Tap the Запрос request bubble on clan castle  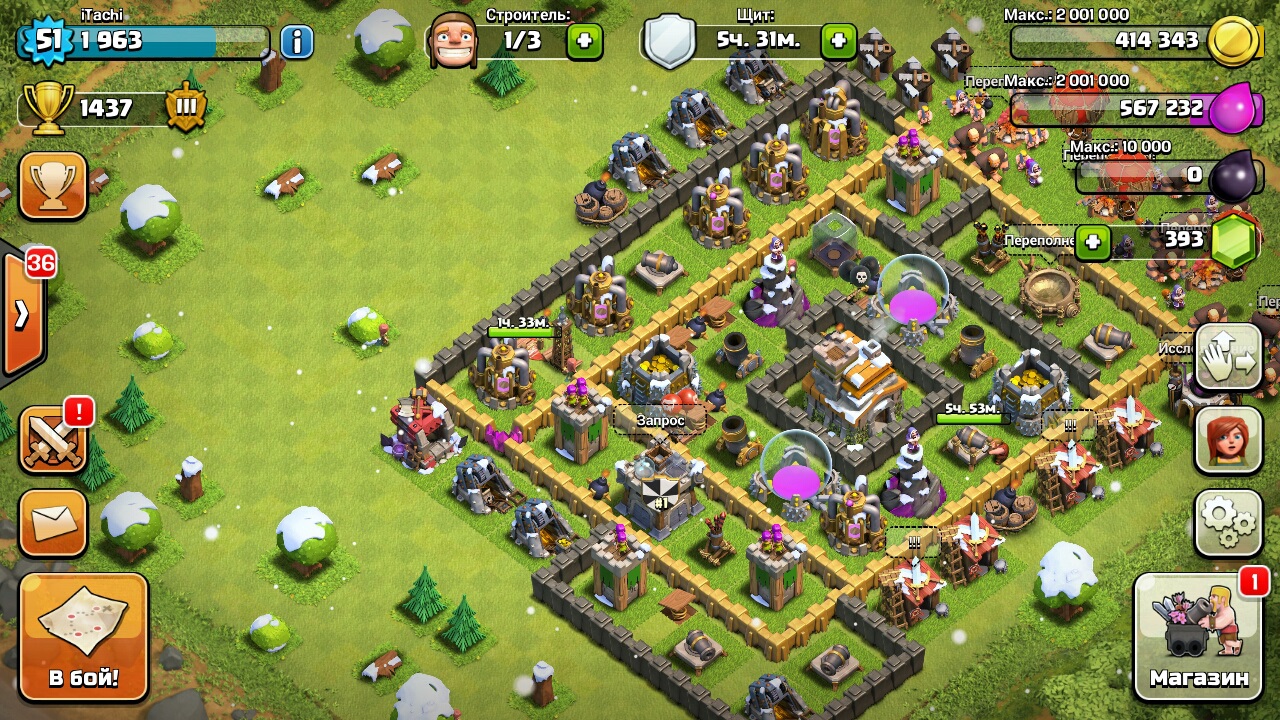coord(661,421)
